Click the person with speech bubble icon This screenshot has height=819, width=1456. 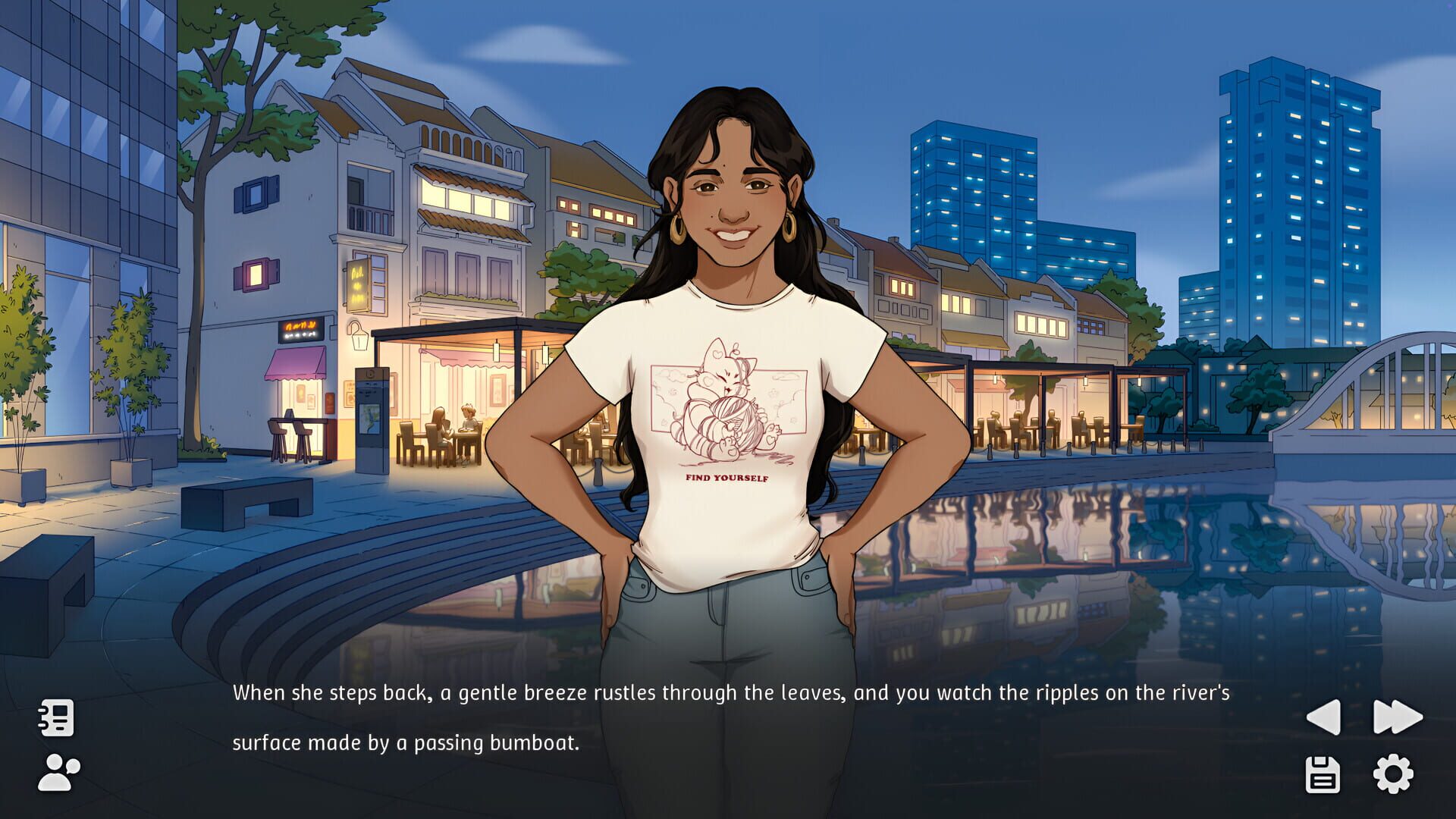point(56,775)
